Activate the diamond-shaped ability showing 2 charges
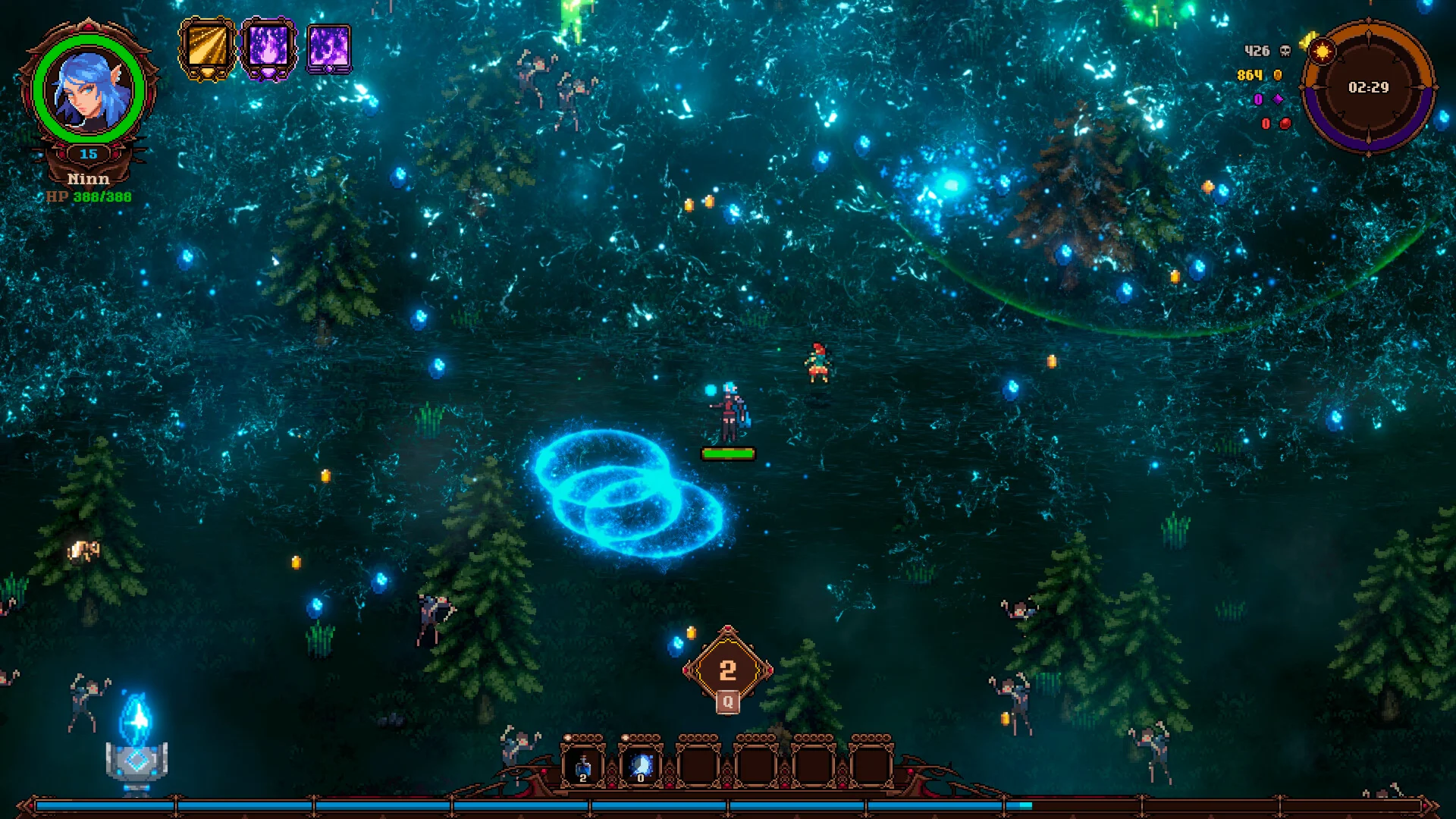This screenshot has width=1456, height=819. tap(727, 670)
